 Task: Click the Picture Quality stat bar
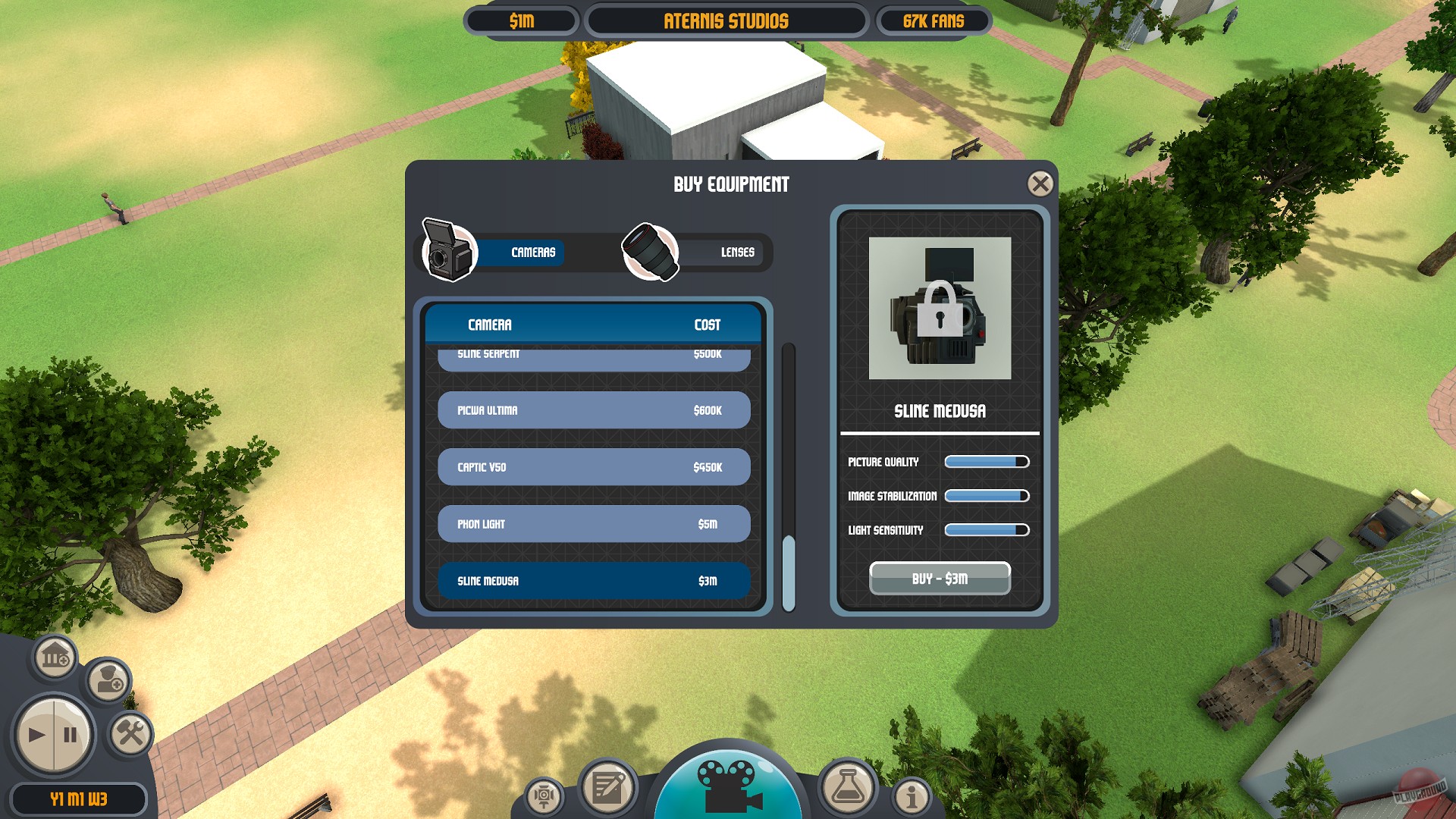[986, 461]
